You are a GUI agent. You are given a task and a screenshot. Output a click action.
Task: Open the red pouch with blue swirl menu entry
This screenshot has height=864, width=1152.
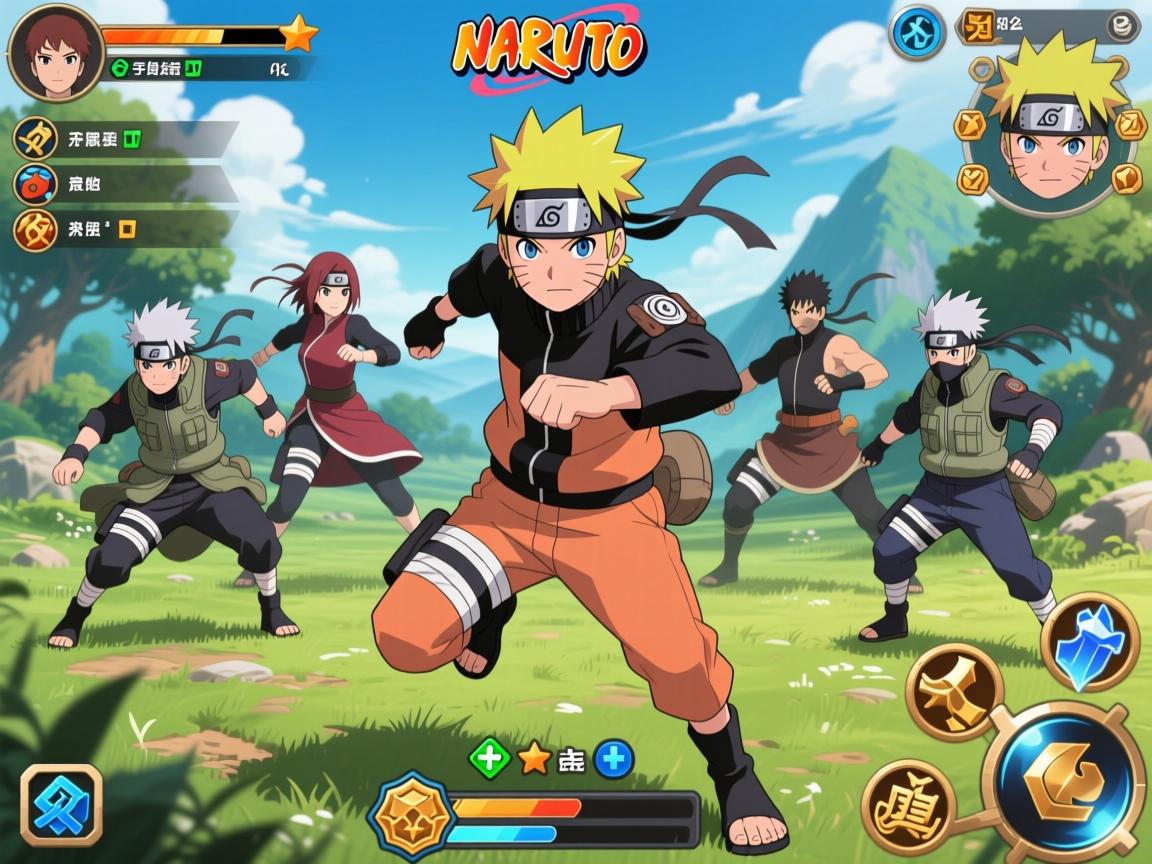pos(35,184)
